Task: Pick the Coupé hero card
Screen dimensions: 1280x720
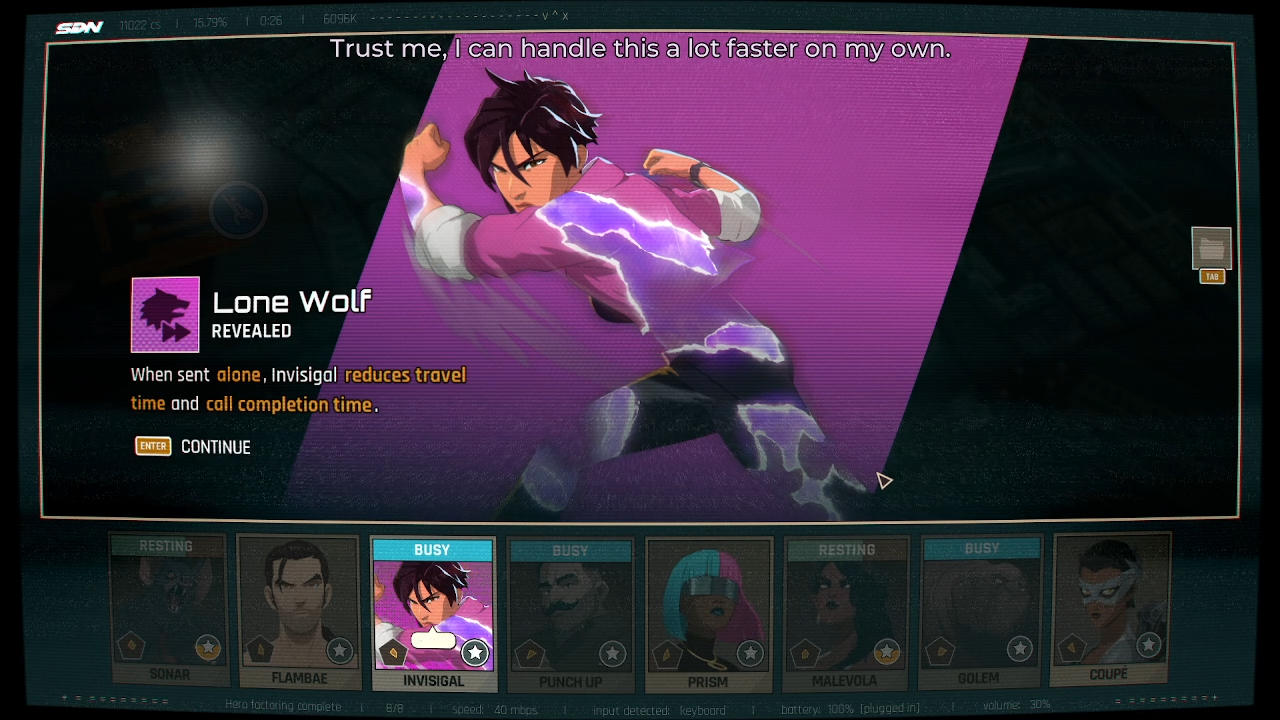Action: click(x=1111, y=608)
